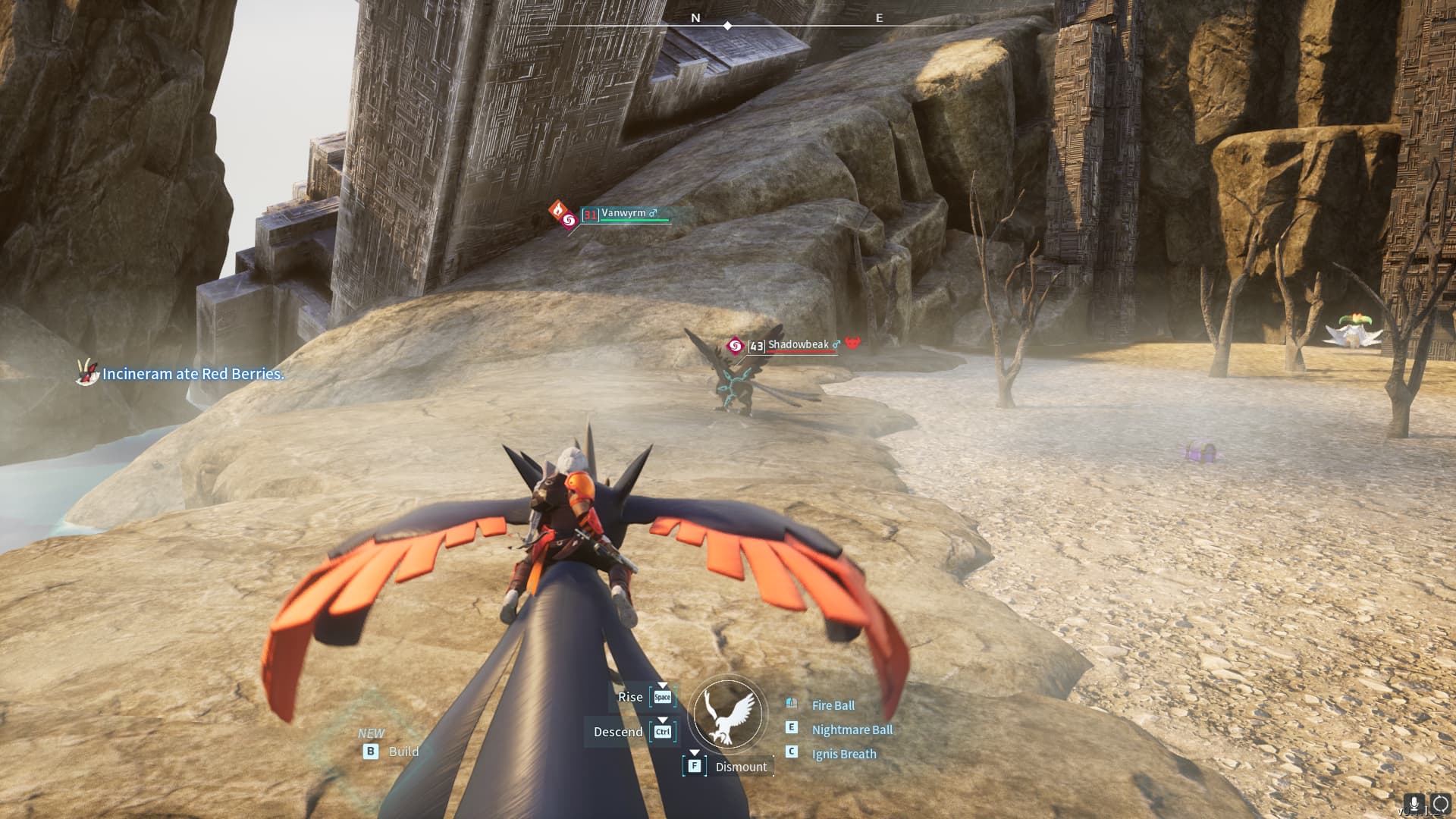Select the Fire Ball skill
This screenshot has height=819, width=1456.
pos(833,705)
